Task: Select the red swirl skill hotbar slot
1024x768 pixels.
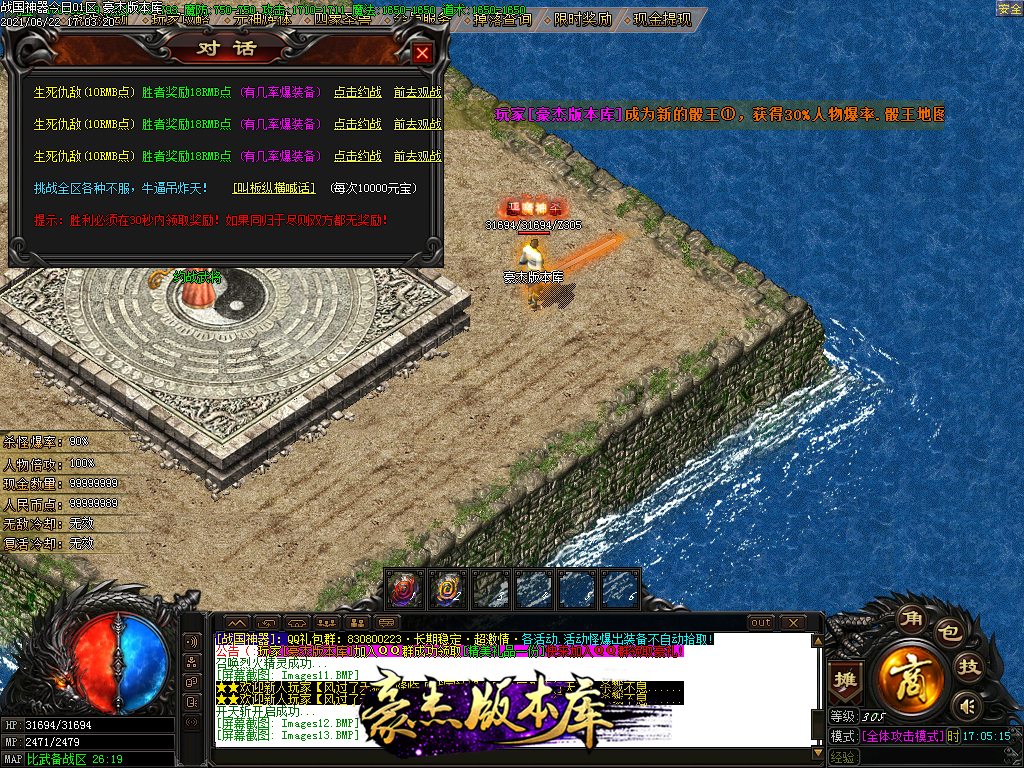Action: [403, 589]
